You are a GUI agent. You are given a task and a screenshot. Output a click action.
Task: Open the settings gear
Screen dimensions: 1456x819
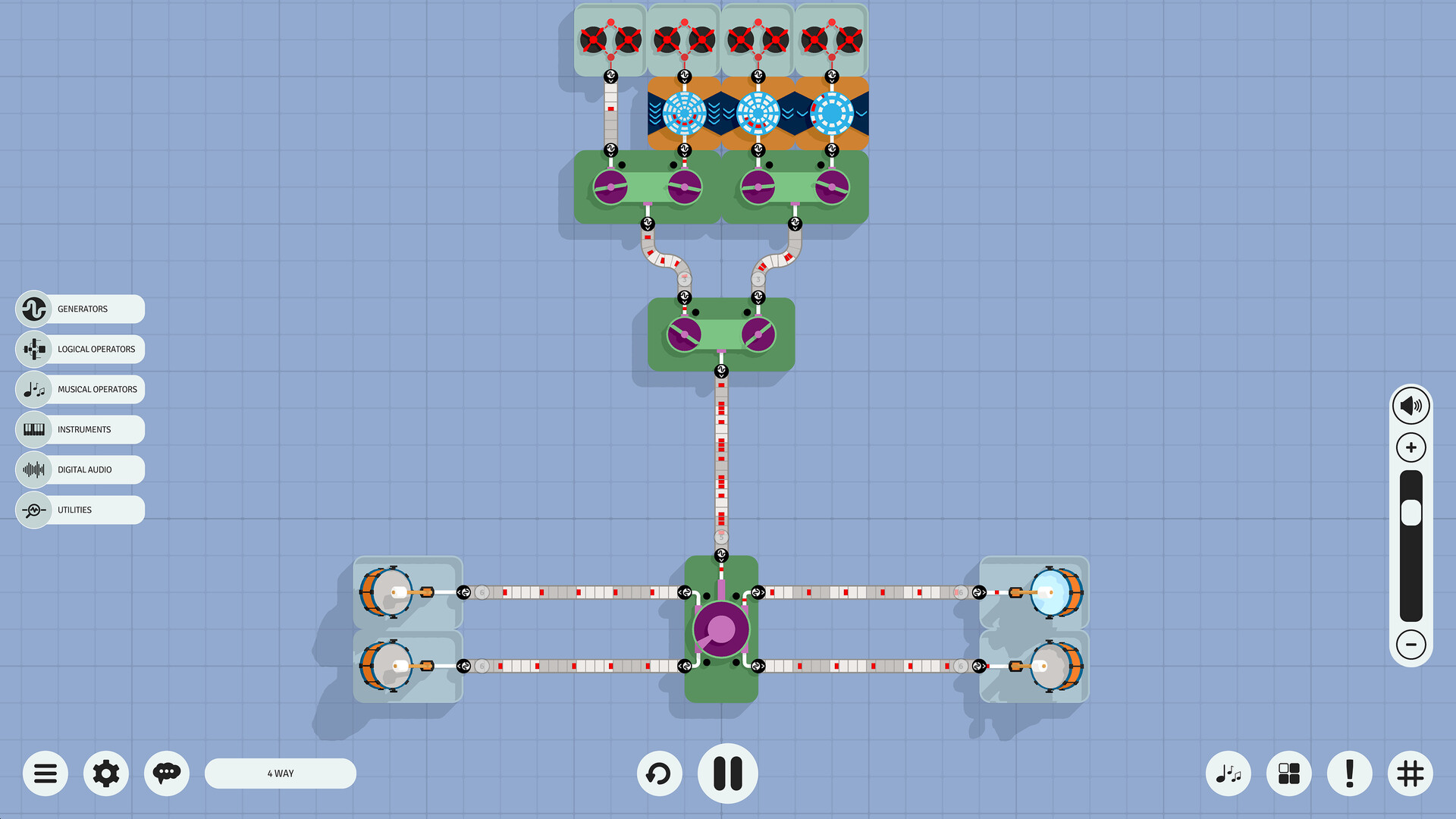pyautogui.click(x=105, y=773)
